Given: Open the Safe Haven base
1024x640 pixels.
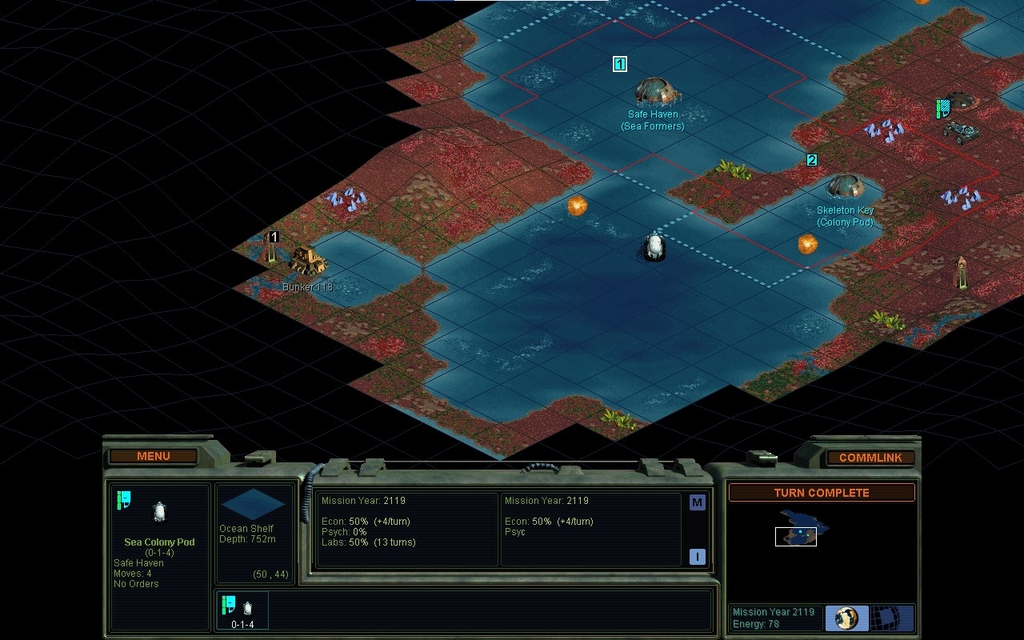Looking at the screenshot, I should click(655, 92).
